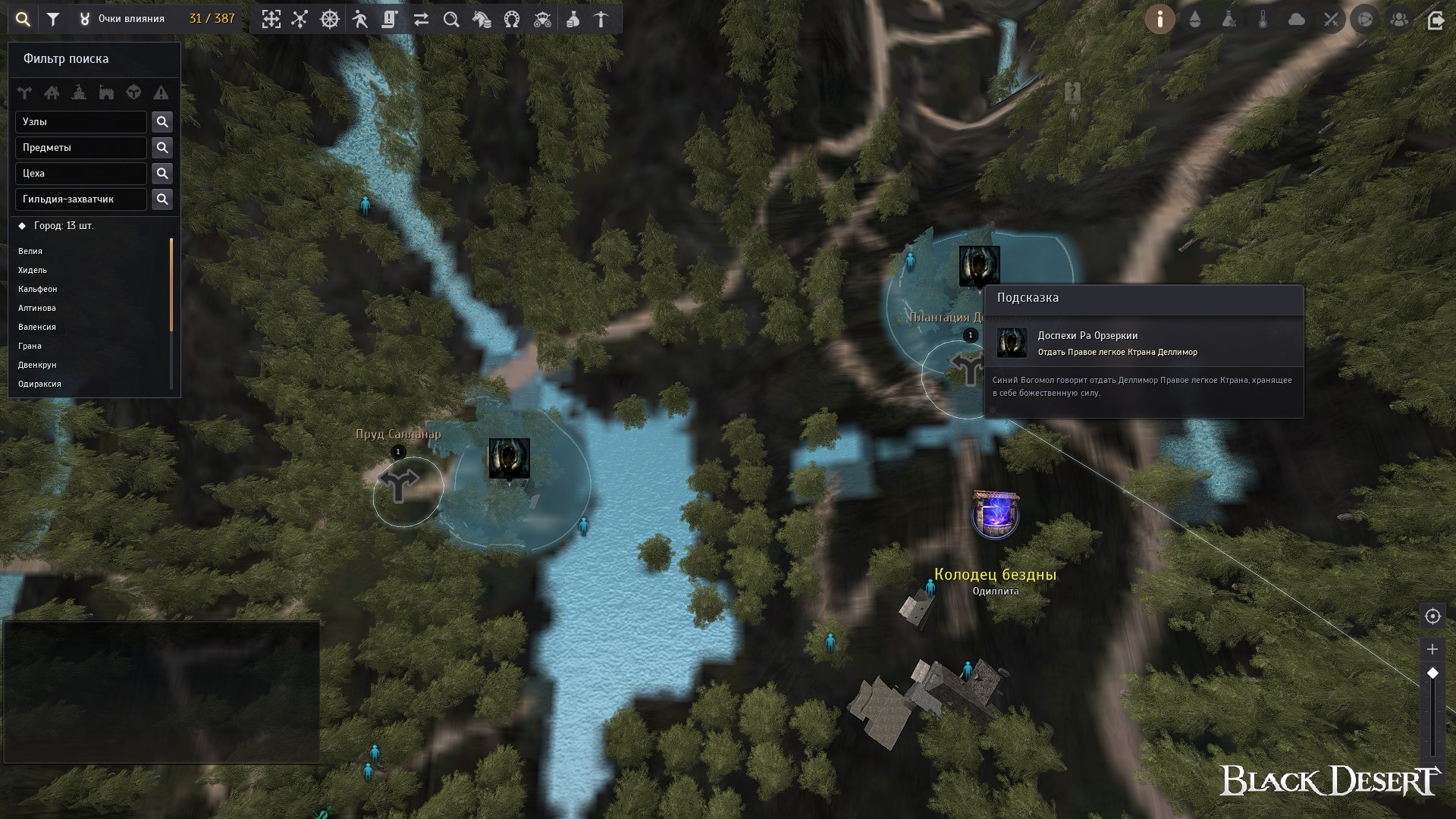The height and width of the screenshot is (819, 1456).
Task: Select Велия from the city list
Action: 30,251
